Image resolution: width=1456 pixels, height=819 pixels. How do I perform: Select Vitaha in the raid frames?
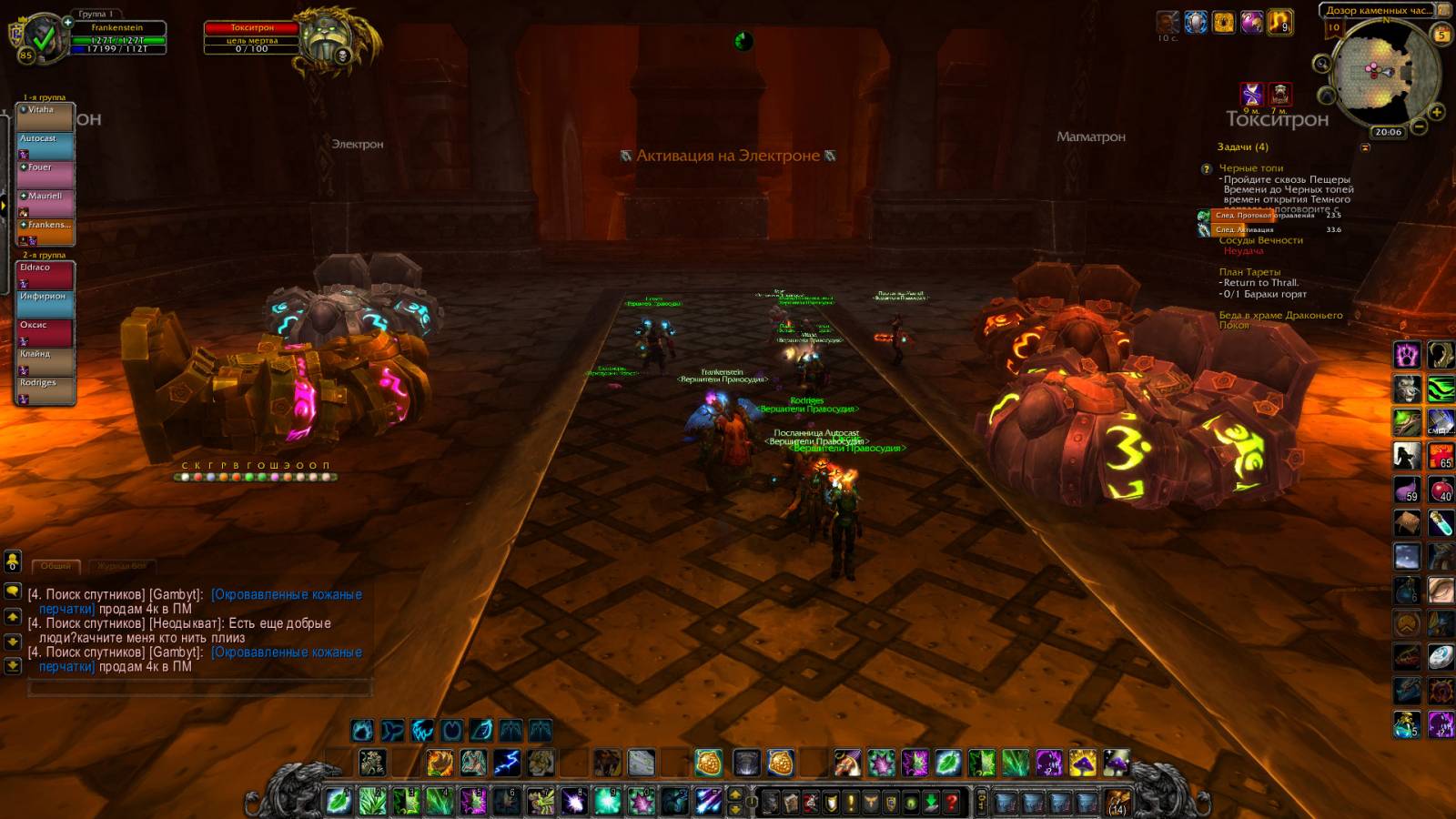click(45, 117)
